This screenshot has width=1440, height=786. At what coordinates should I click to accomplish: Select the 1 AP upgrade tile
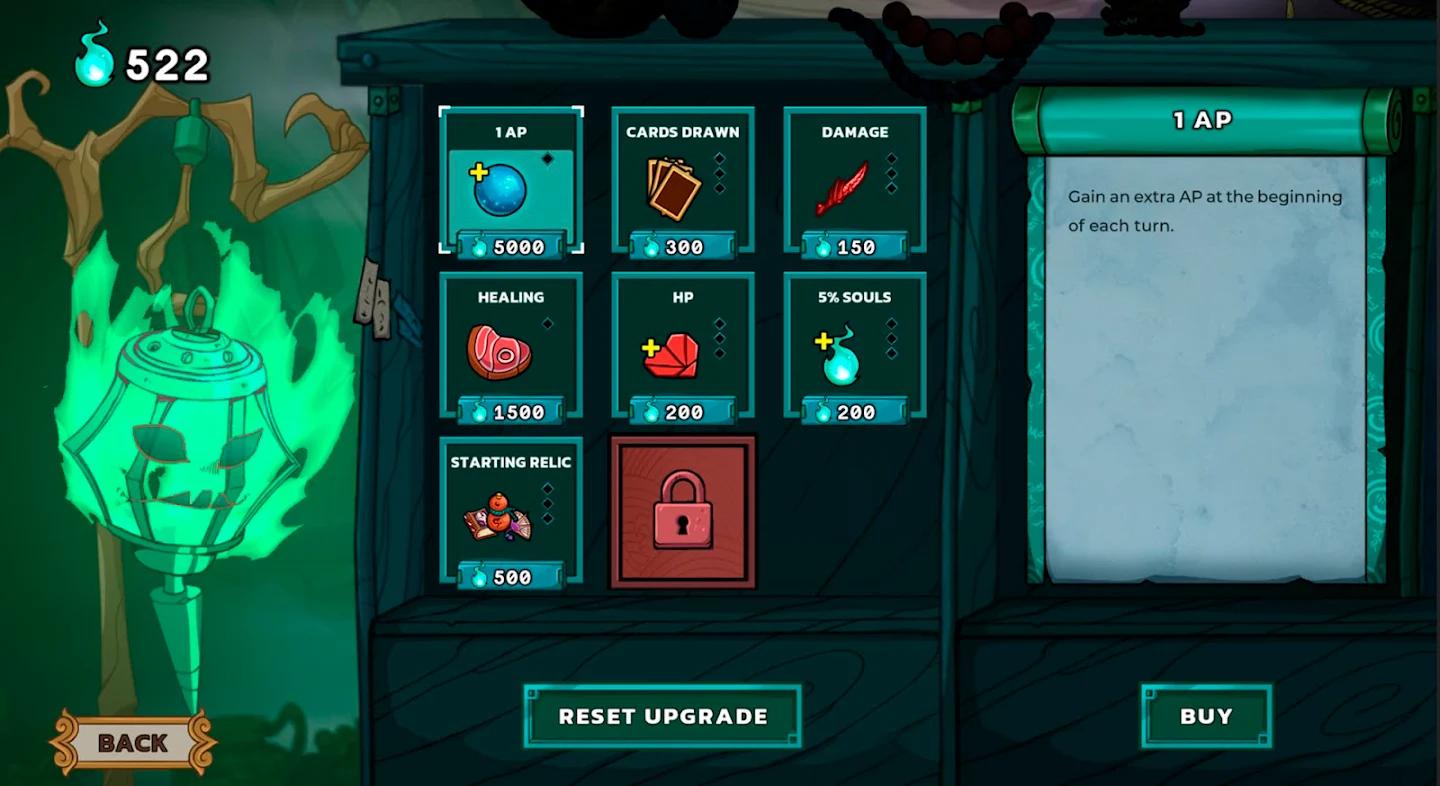click(511, 181)
